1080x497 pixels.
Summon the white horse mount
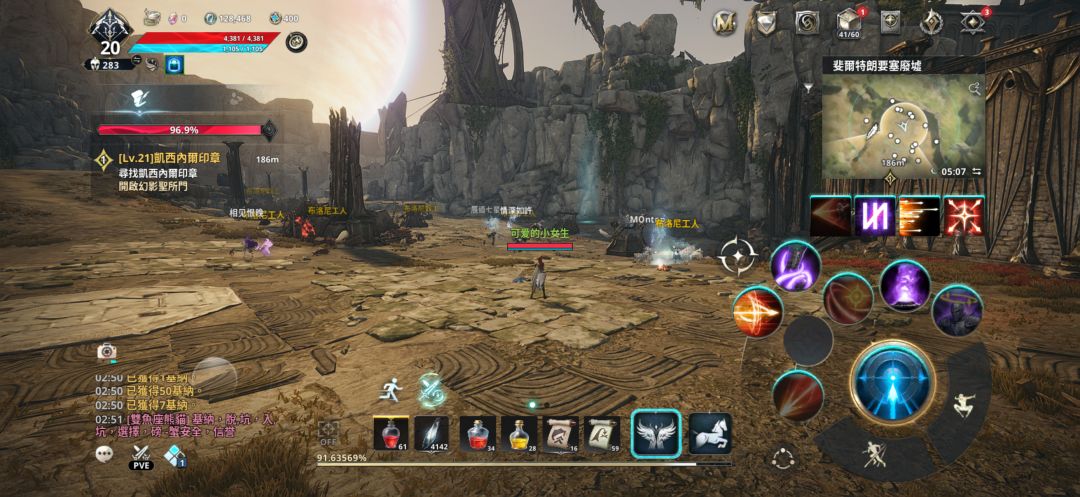point(710,434)
